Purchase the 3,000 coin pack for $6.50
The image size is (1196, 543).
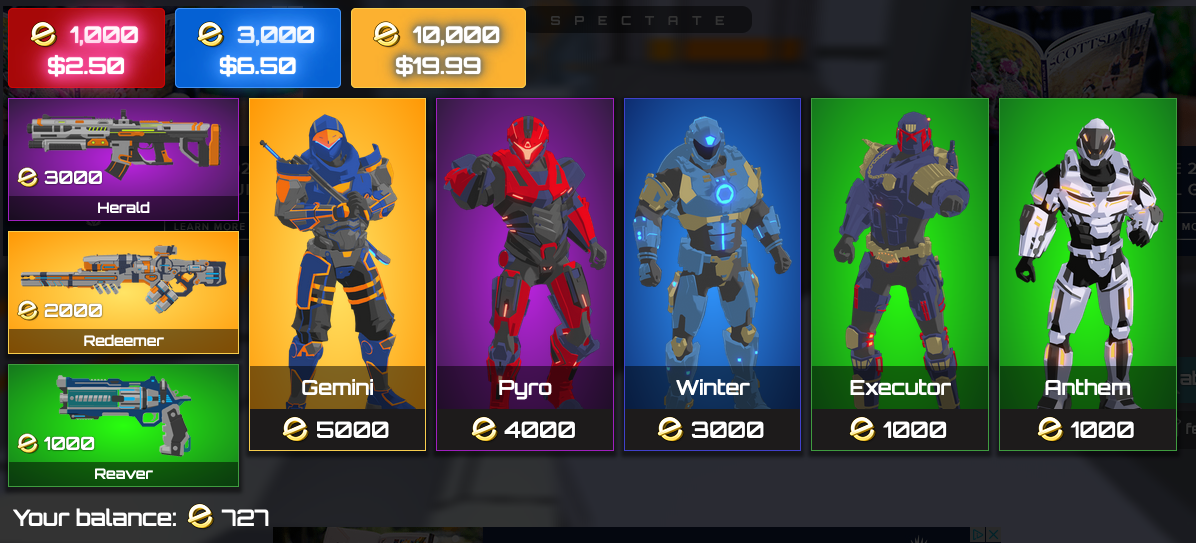(x=257, y=49)
